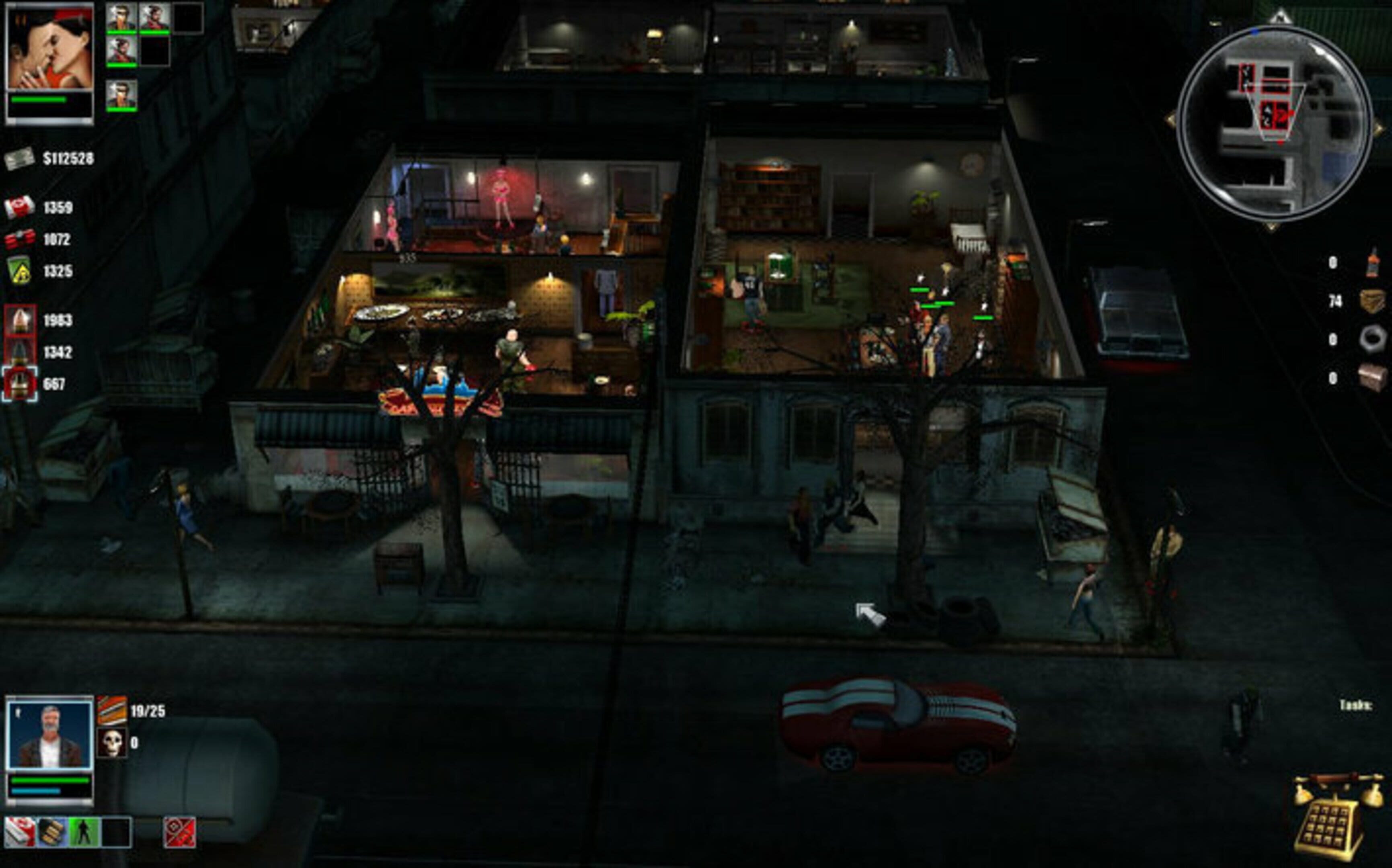Click the wooden crate resource icon

(1372, 300)
